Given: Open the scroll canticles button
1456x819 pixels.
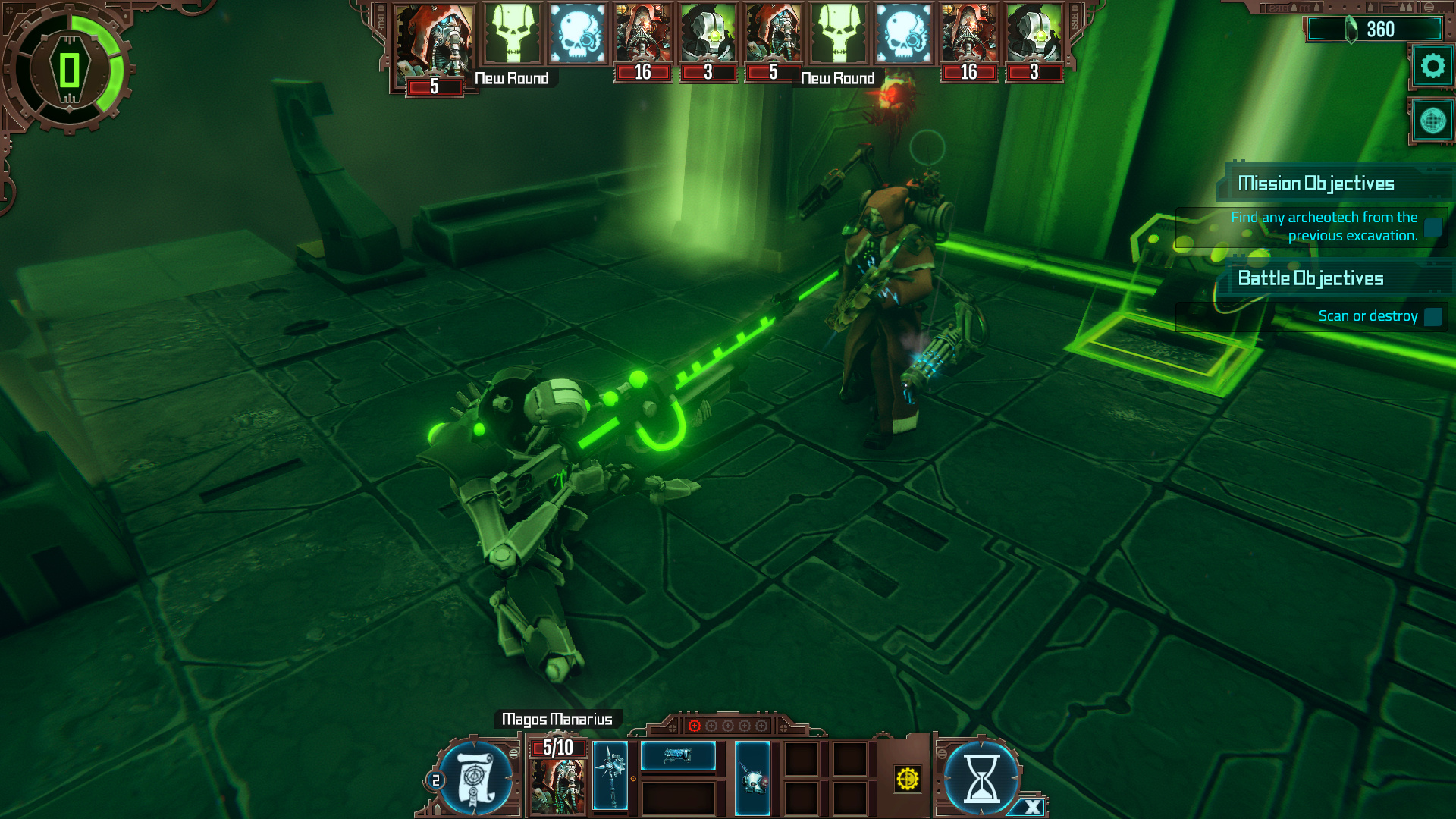Looking at the screenshot, I should coord(476,778).
